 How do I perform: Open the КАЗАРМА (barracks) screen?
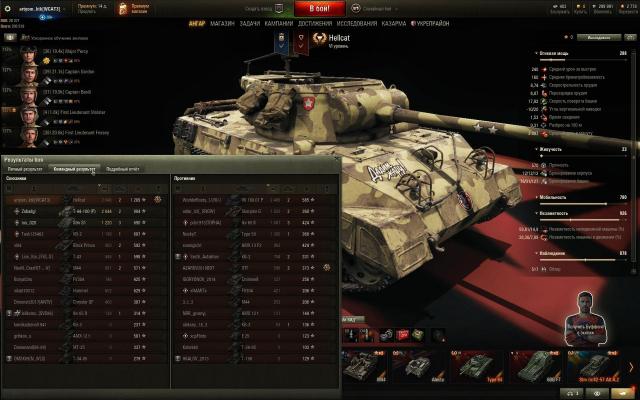[394, 22]
